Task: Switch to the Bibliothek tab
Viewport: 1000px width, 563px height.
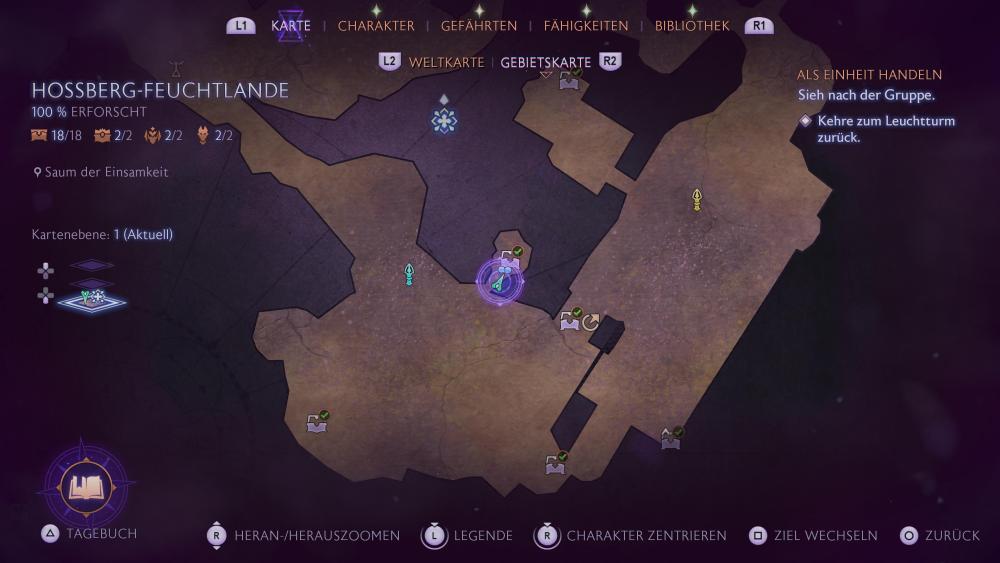Action: click(692, 26)
